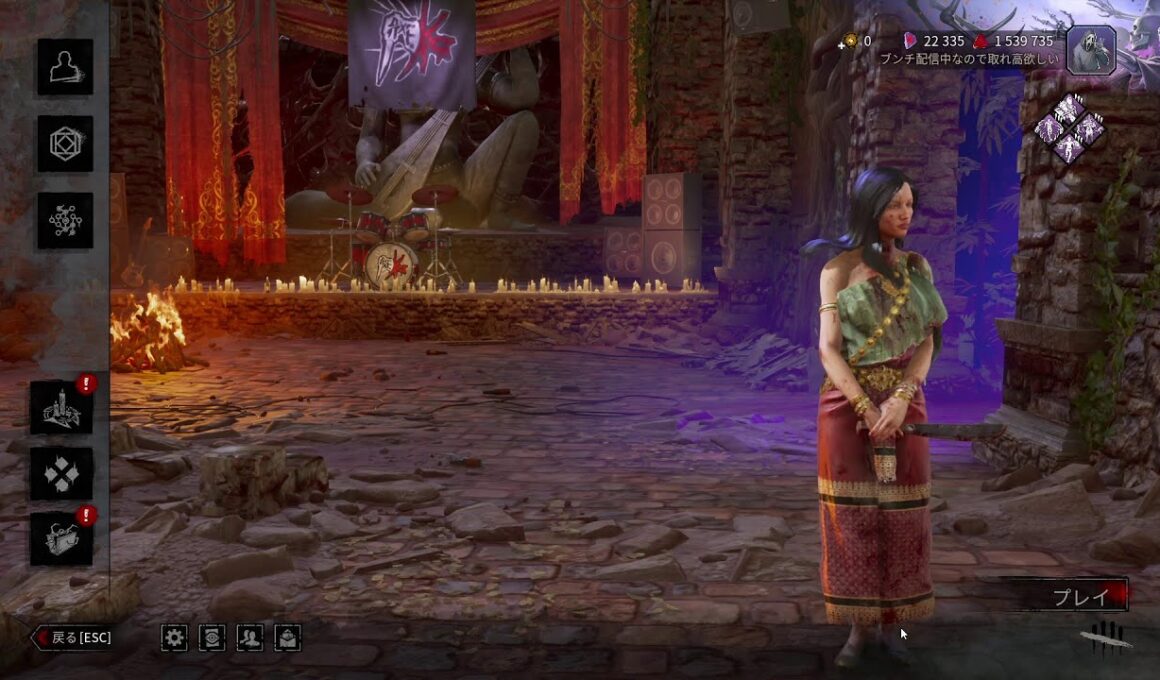Viewport: 1160px width, 680px height.
Task: Open the Bloodweb node-network icon
Action: tap(65, 221)
